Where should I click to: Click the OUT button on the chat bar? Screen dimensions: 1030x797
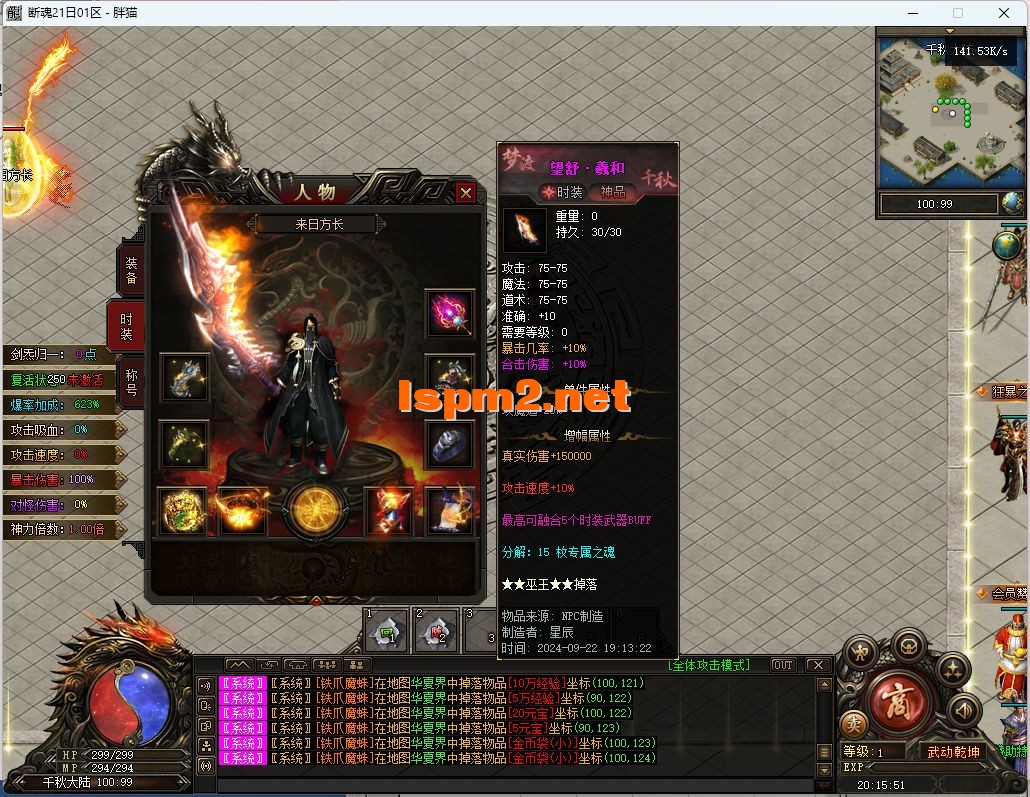[782, 665]
